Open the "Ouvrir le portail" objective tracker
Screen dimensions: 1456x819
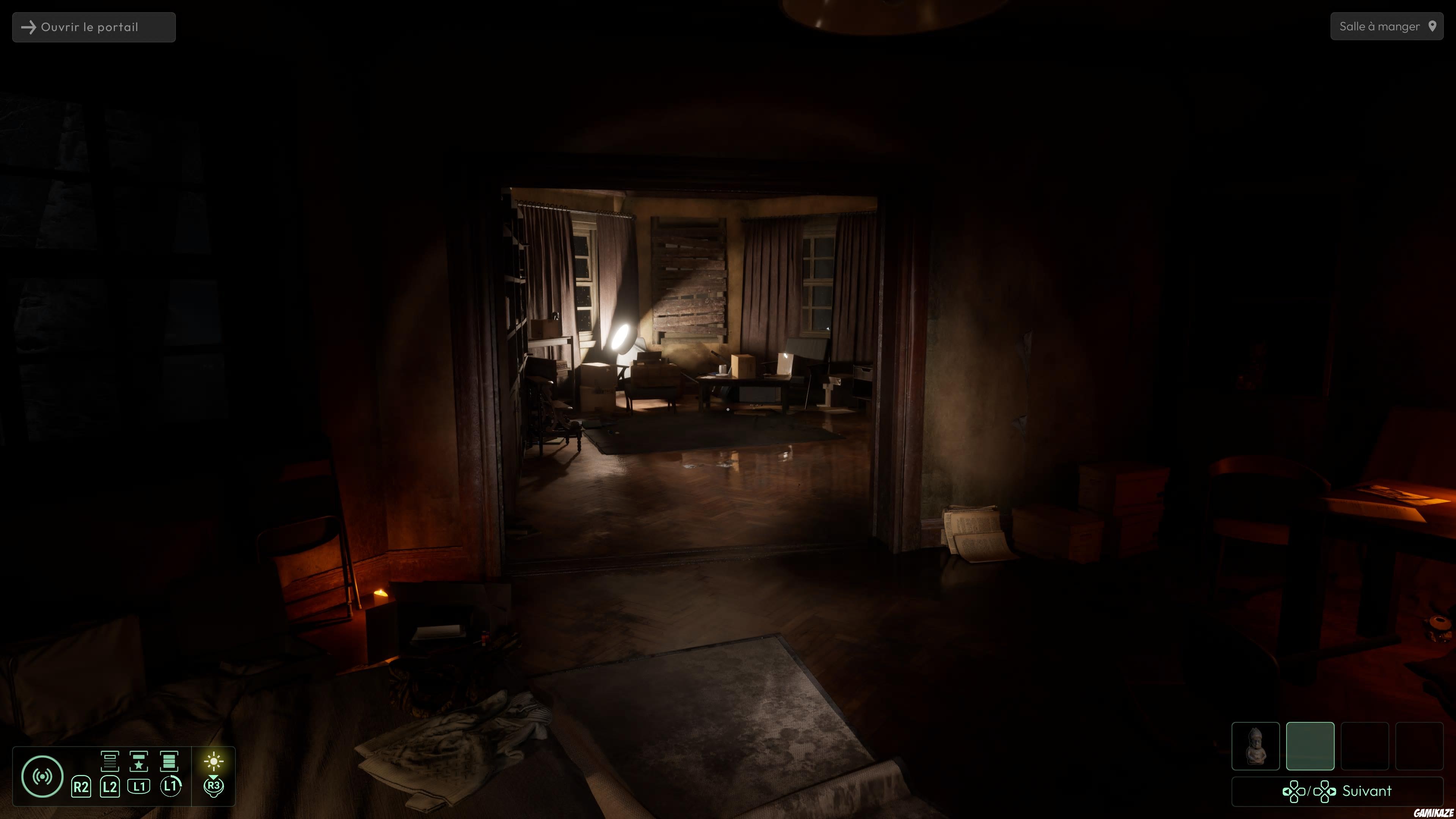point(94,27)
